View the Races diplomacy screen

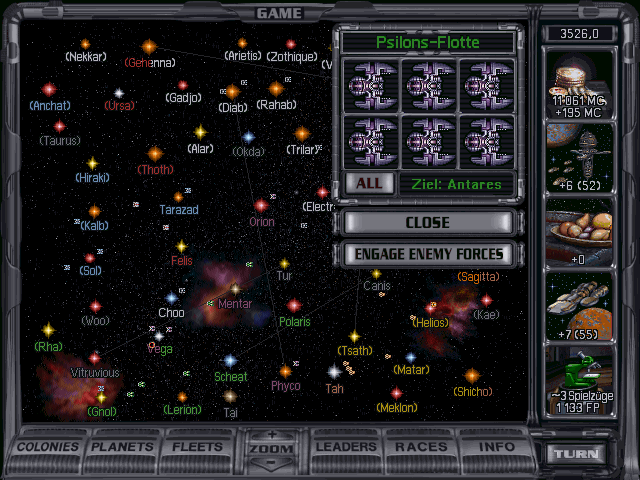(x=422, y=446)
